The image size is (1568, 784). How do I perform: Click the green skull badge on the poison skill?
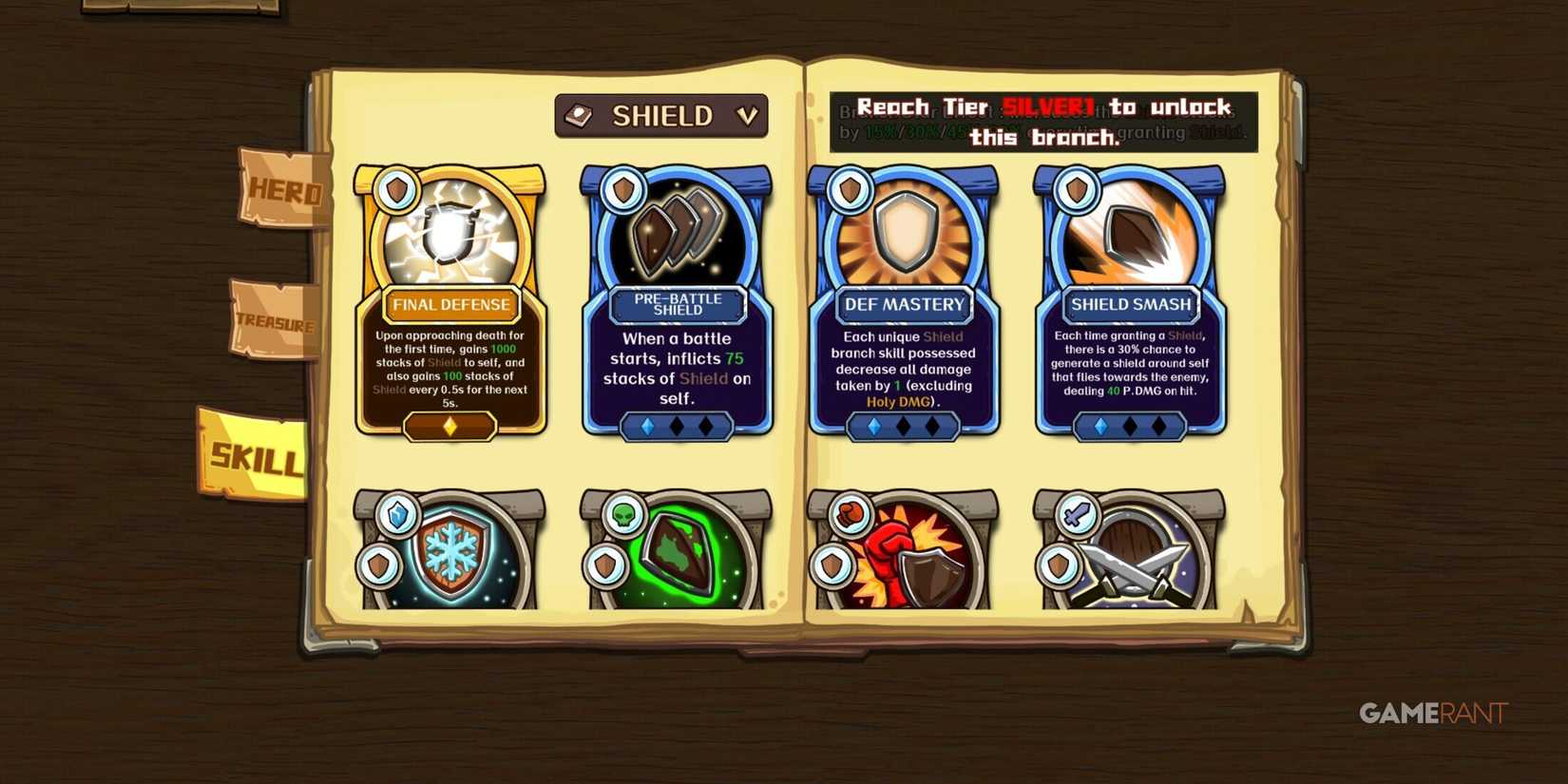[622, 514]
